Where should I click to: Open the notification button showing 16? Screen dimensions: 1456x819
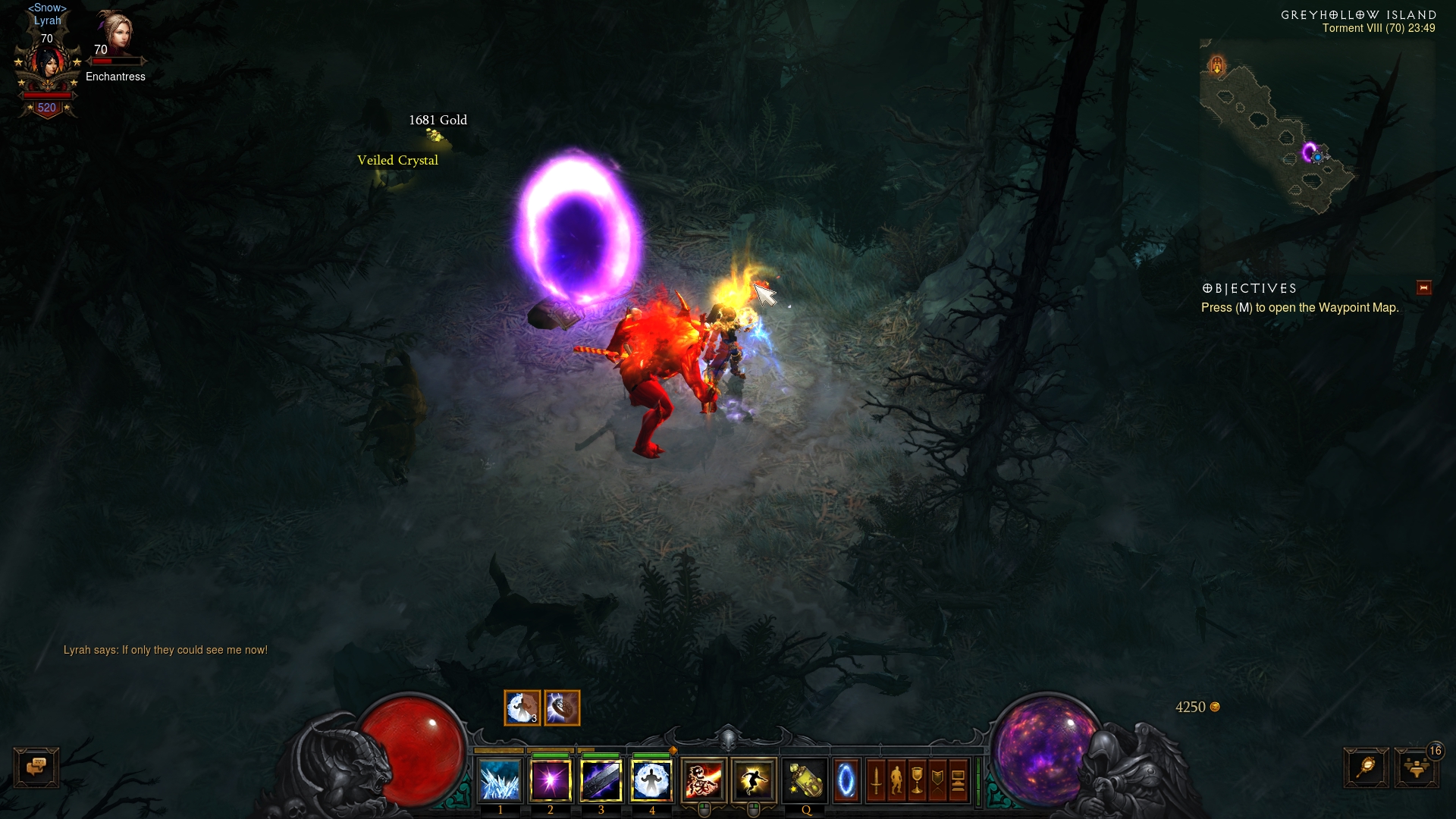[1416, 767]
